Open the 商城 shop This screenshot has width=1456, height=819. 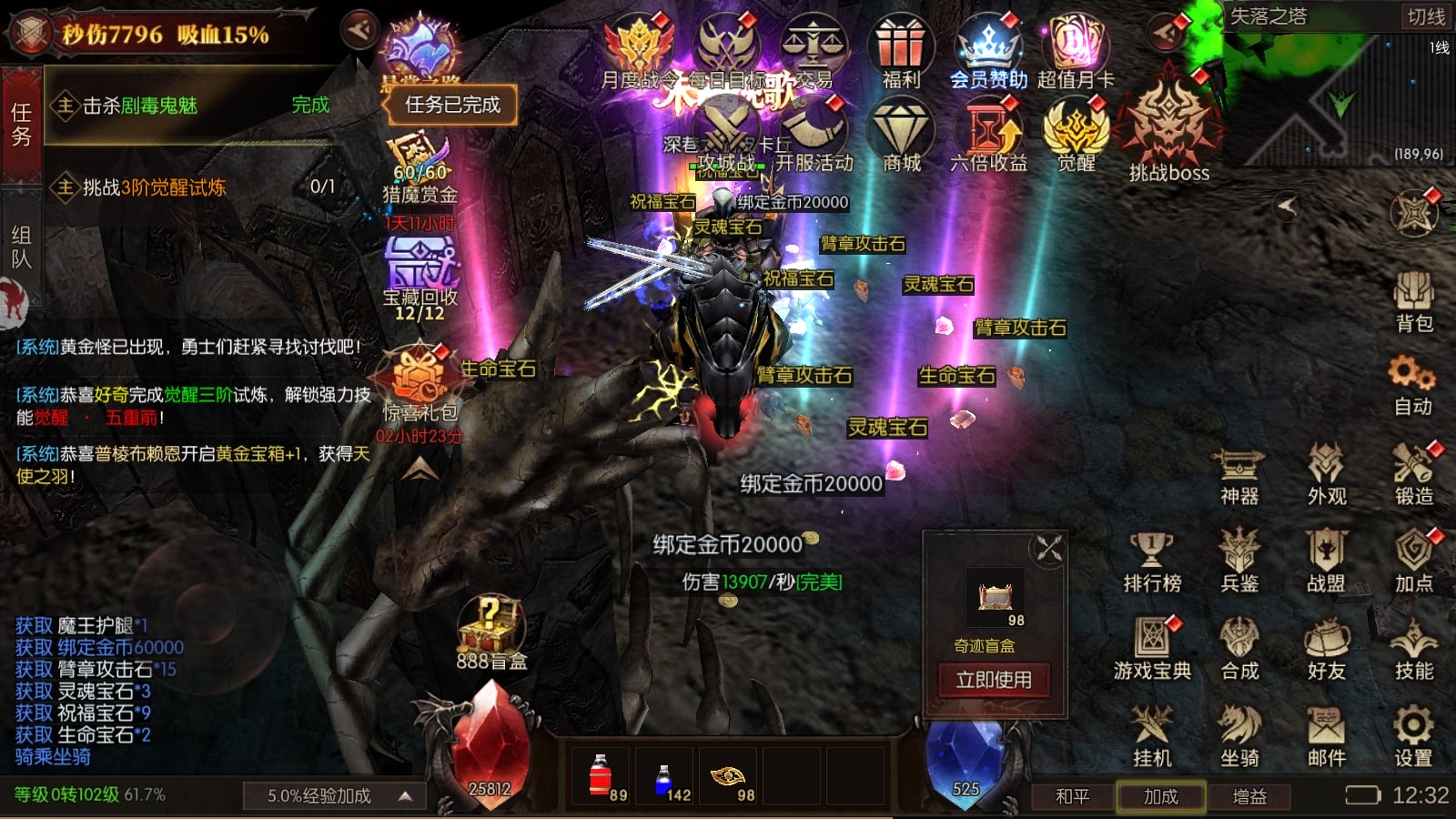901,136
